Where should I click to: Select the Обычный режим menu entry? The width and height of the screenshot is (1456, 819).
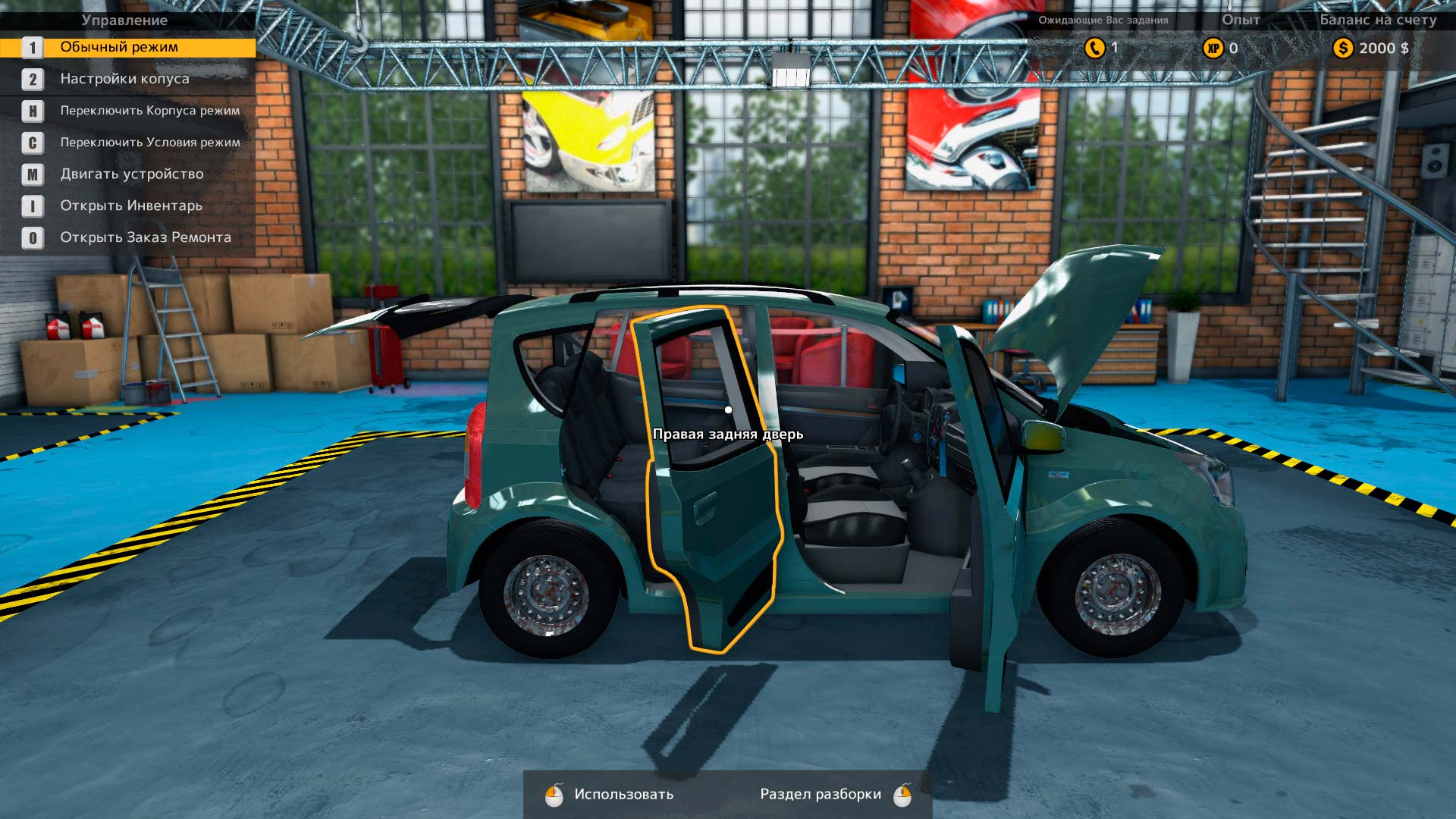coord(119,47)
